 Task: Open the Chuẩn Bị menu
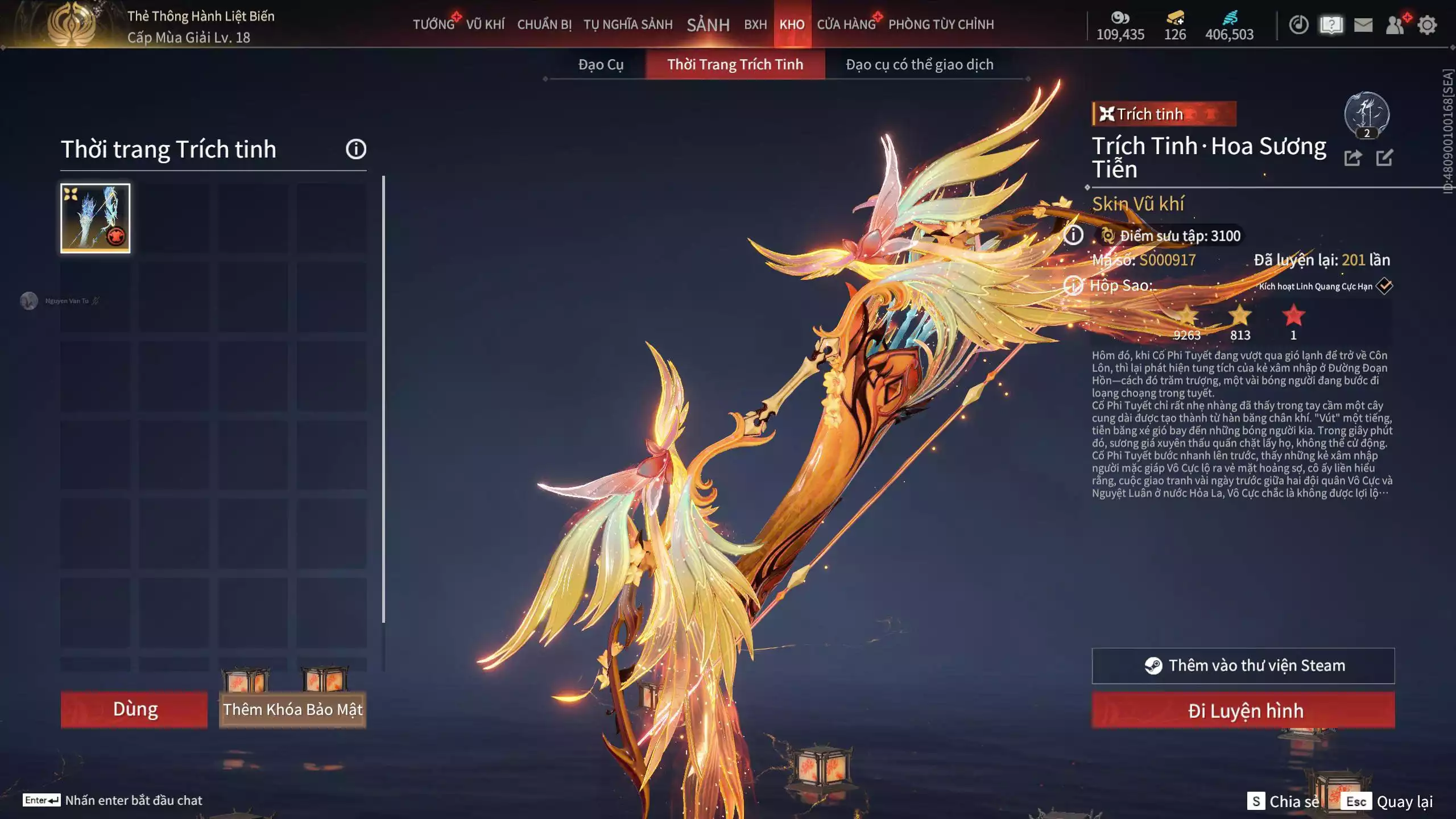point(544,24)
